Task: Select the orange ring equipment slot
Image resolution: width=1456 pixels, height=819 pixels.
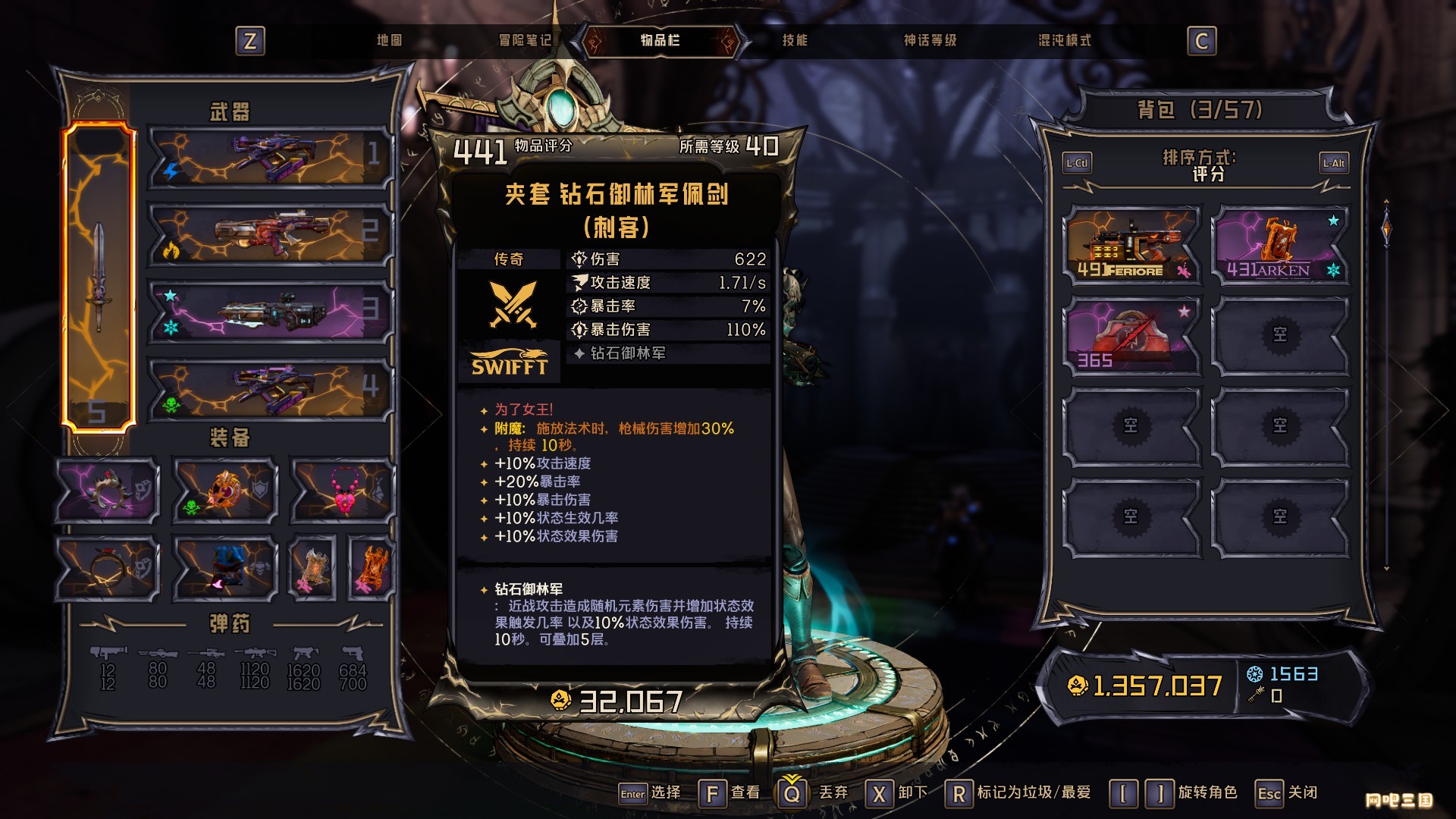Action: tap(108, 567)
